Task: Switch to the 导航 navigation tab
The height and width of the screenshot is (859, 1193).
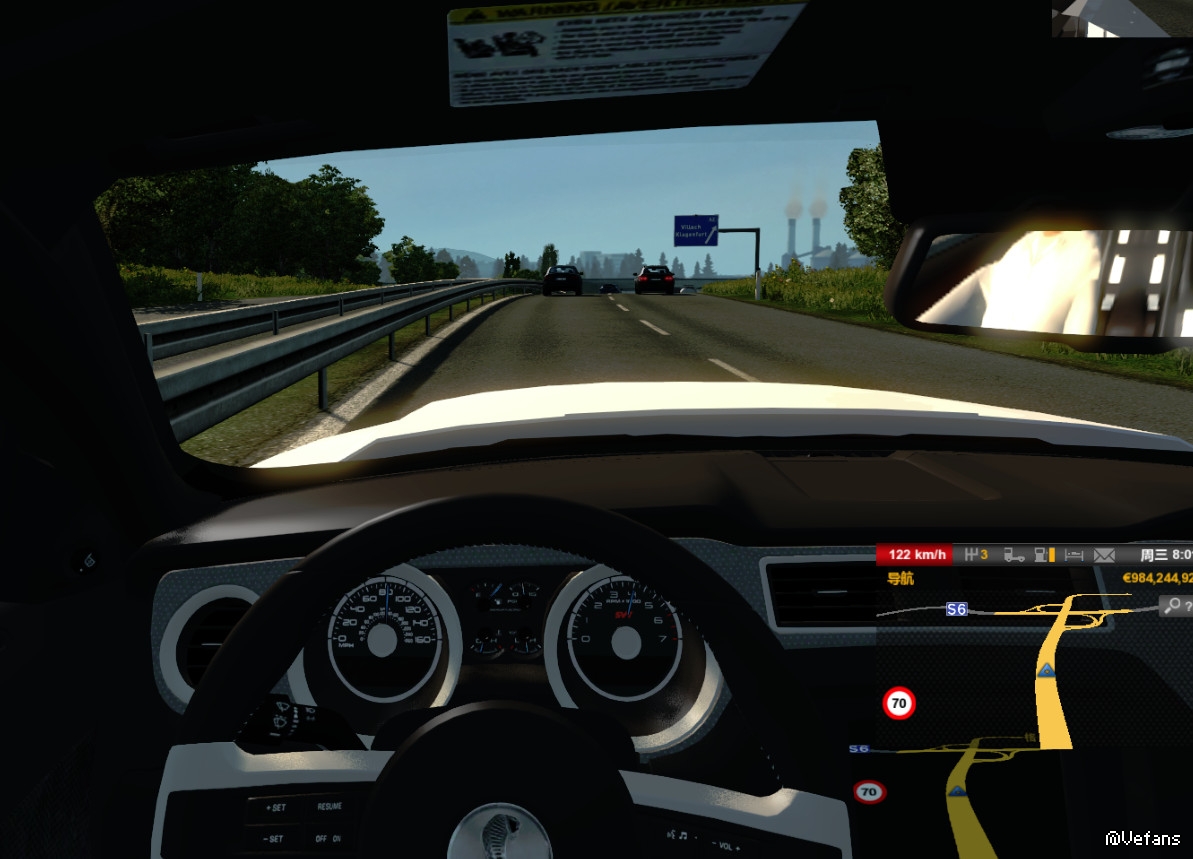Action: pyautogui.click(x=901, y=578)
